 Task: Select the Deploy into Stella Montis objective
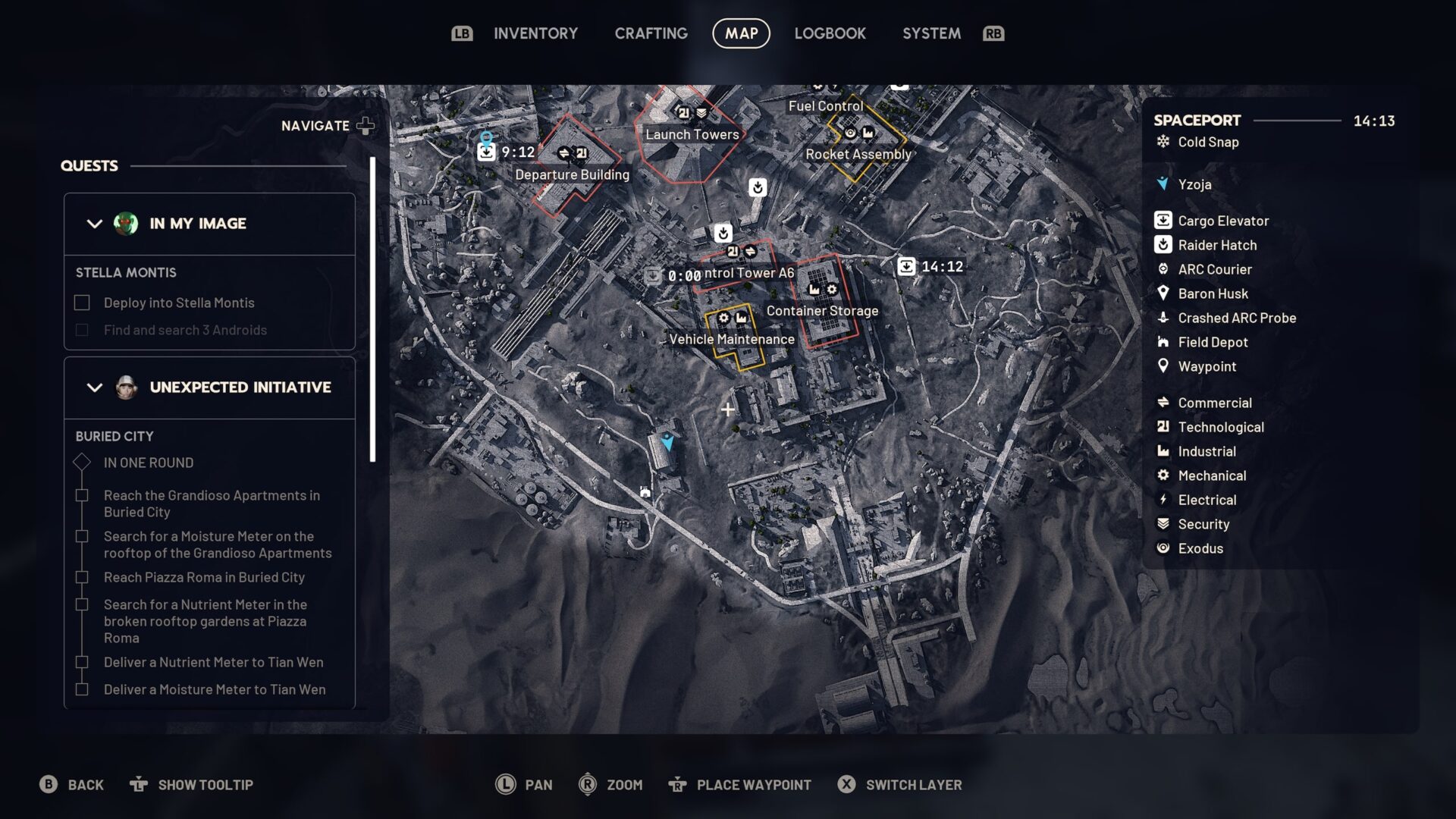[178, 303]
